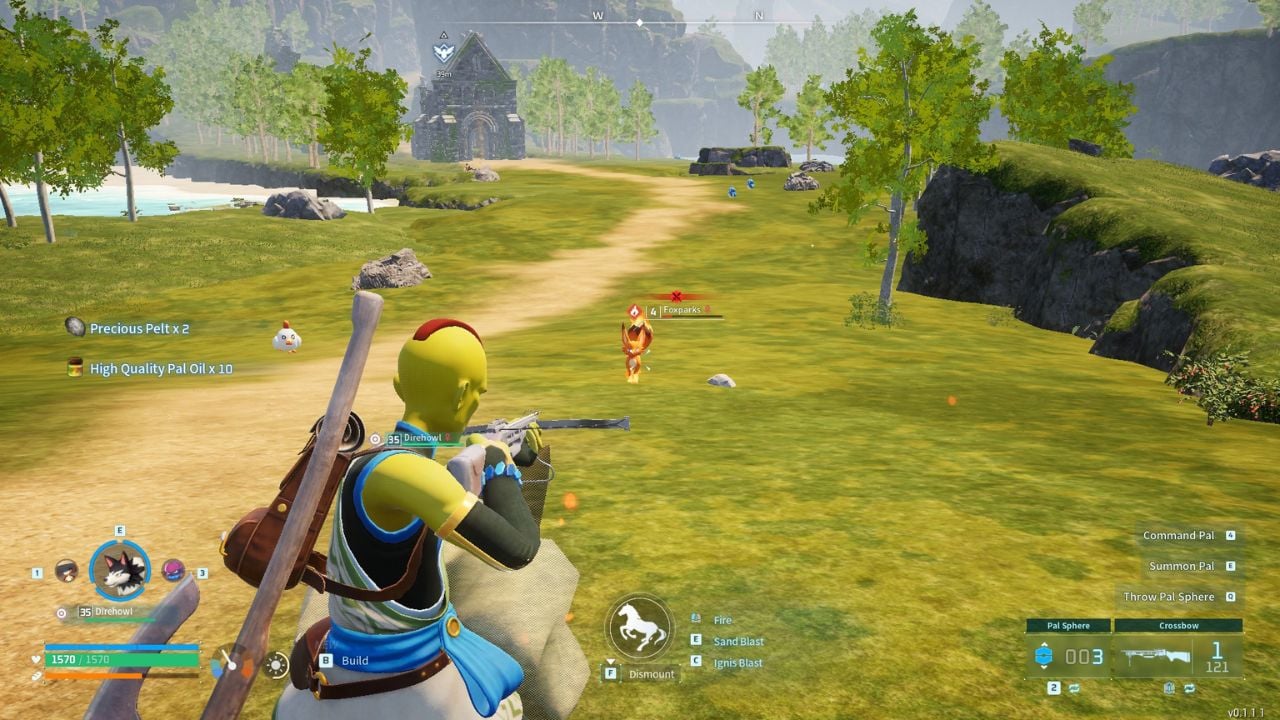Click the targeting reticle beside Direhowl's nameplate

[61, 613]
